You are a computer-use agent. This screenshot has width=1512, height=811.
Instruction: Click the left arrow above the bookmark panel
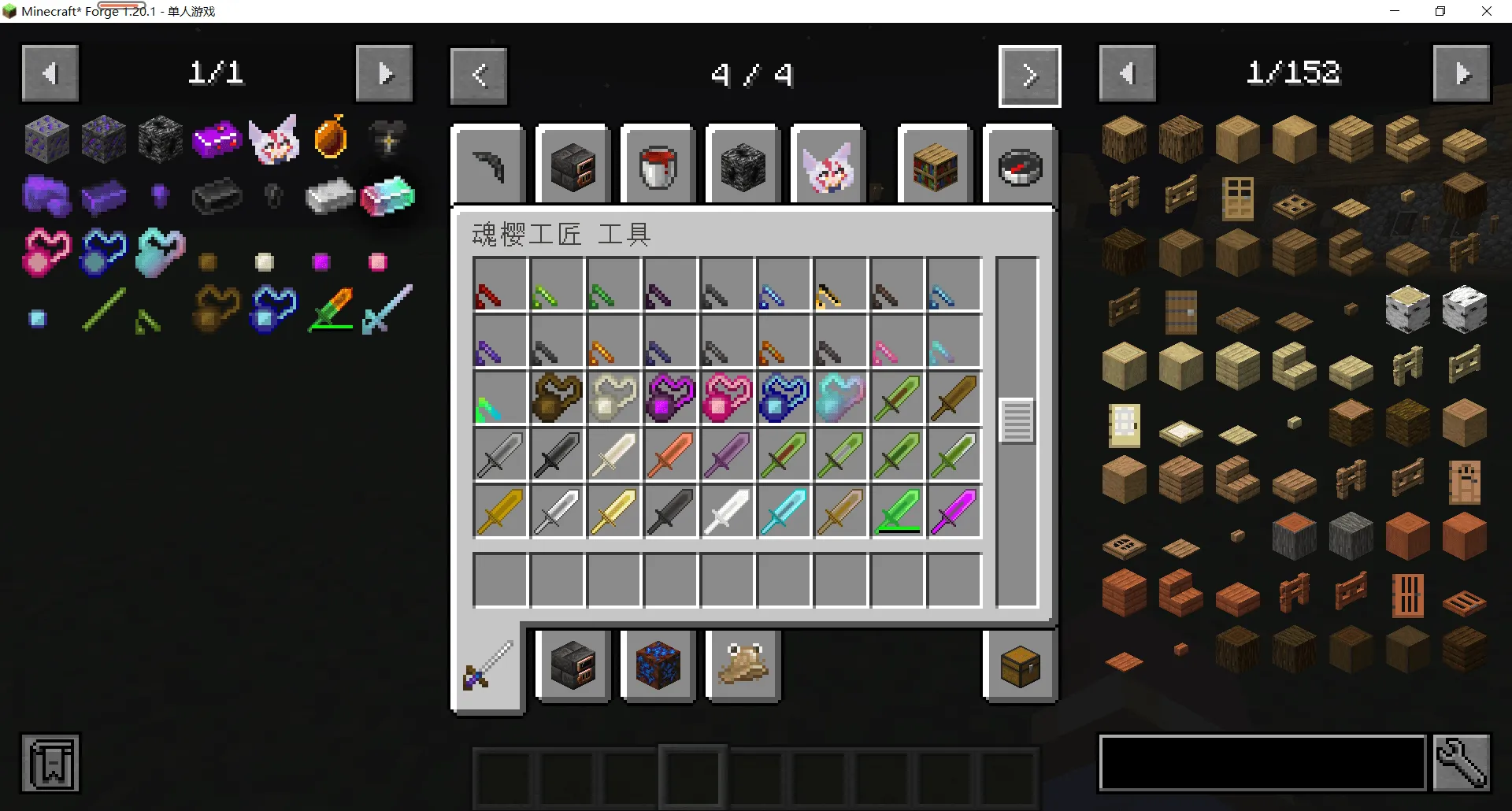click(x=50, y=72)
